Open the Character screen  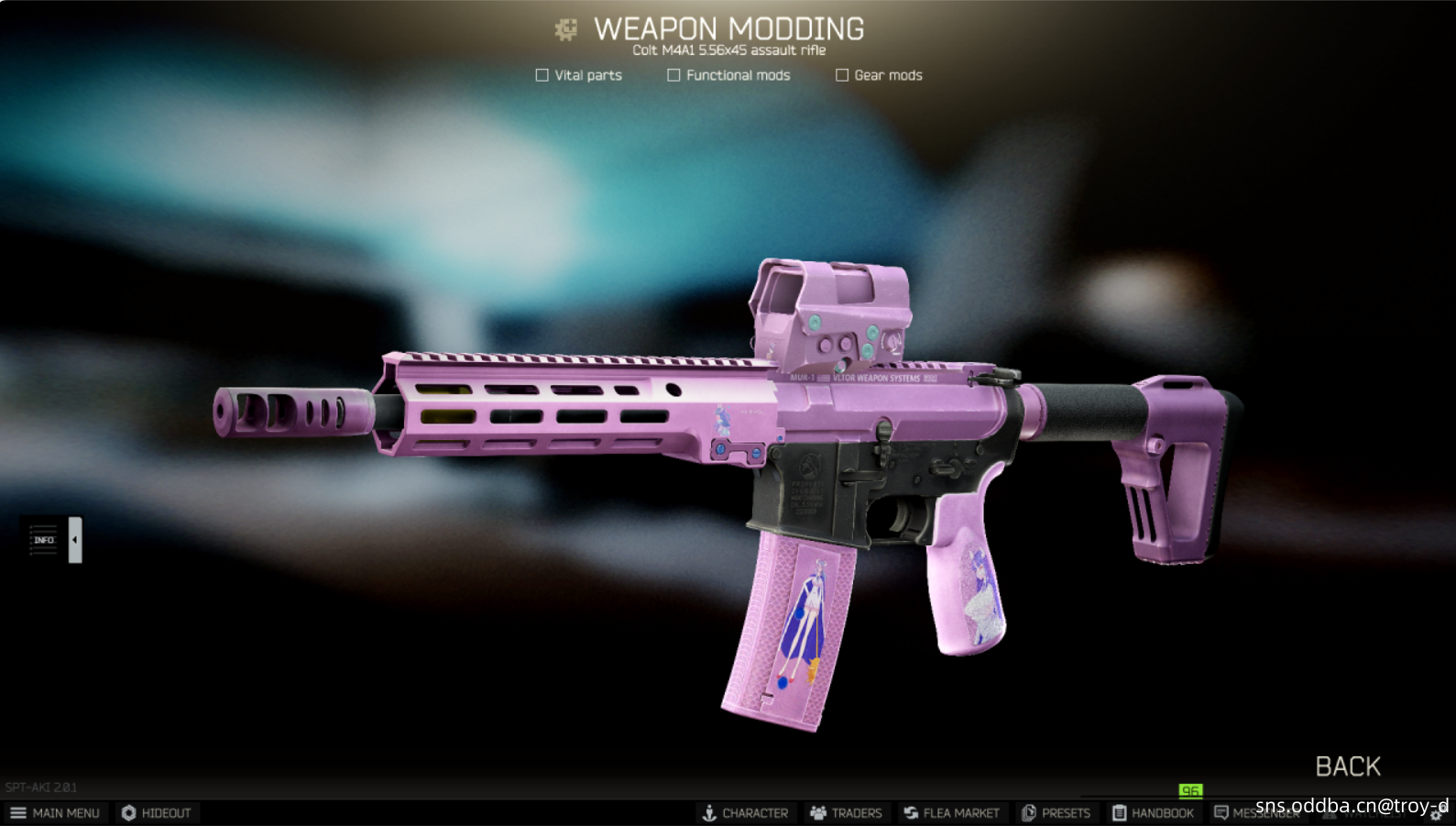745,813
